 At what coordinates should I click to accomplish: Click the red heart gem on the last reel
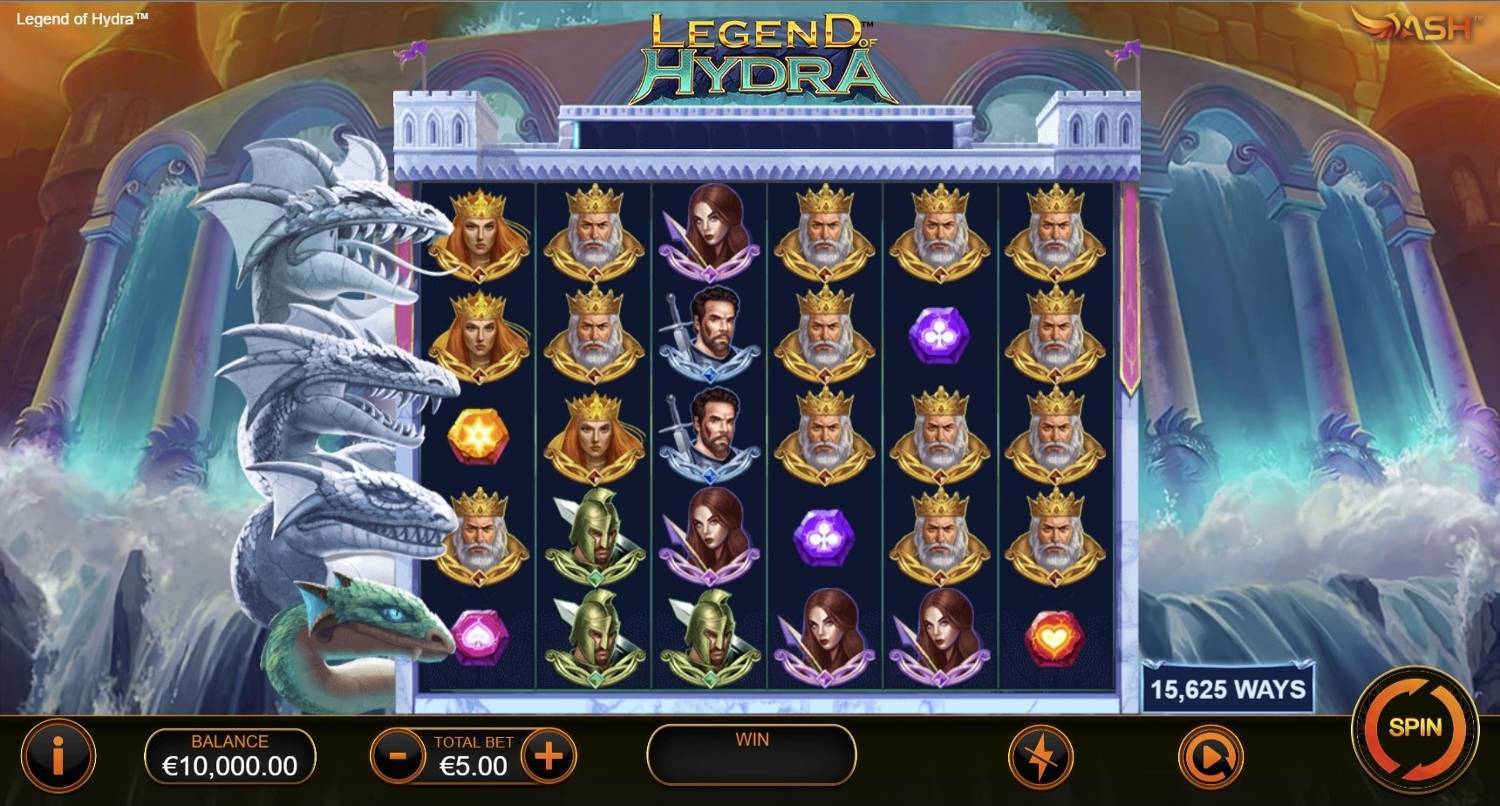(1054, 640)
